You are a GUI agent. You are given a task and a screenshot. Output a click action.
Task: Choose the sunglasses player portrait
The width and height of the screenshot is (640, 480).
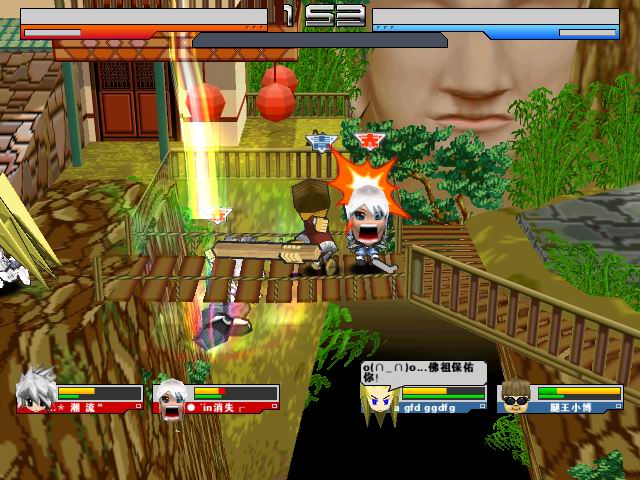[x=515, y=397]
